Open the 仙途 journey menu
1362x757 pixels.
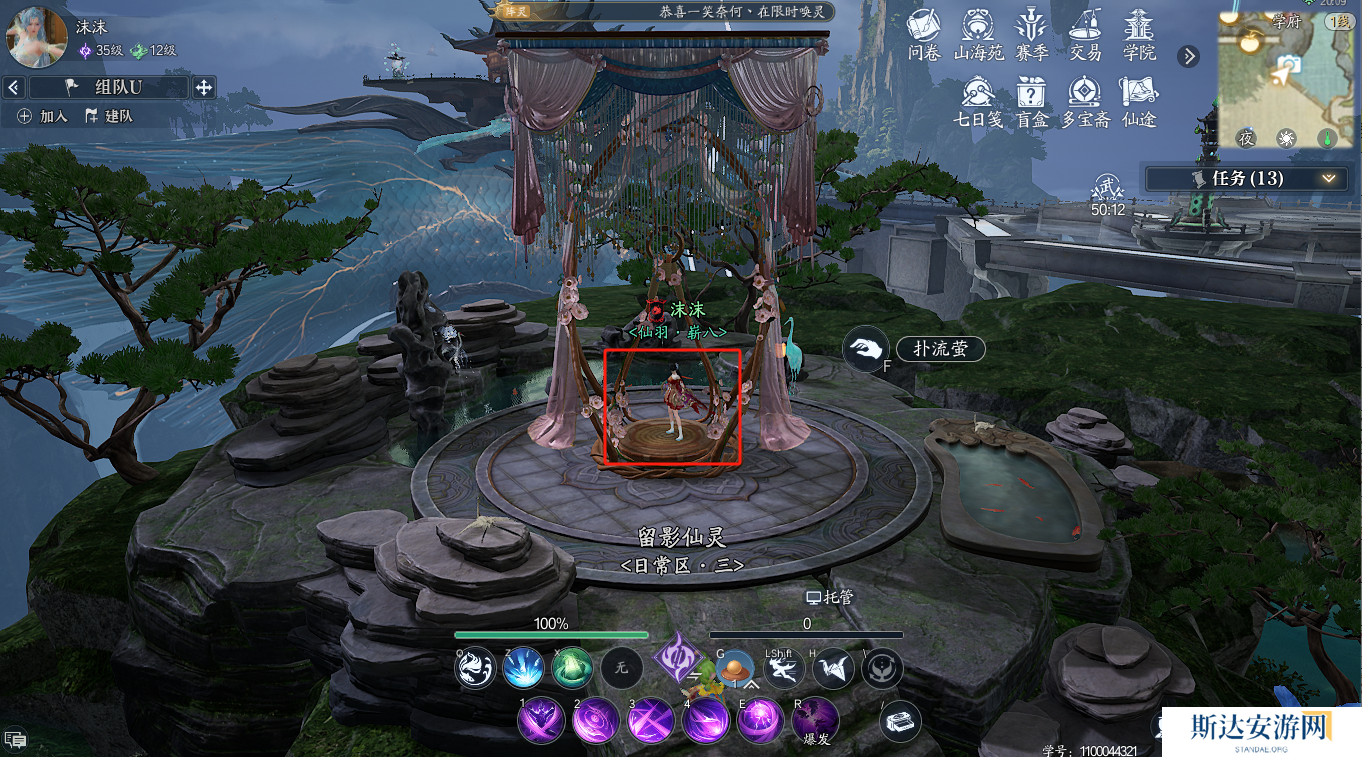tap(1139, 102)
